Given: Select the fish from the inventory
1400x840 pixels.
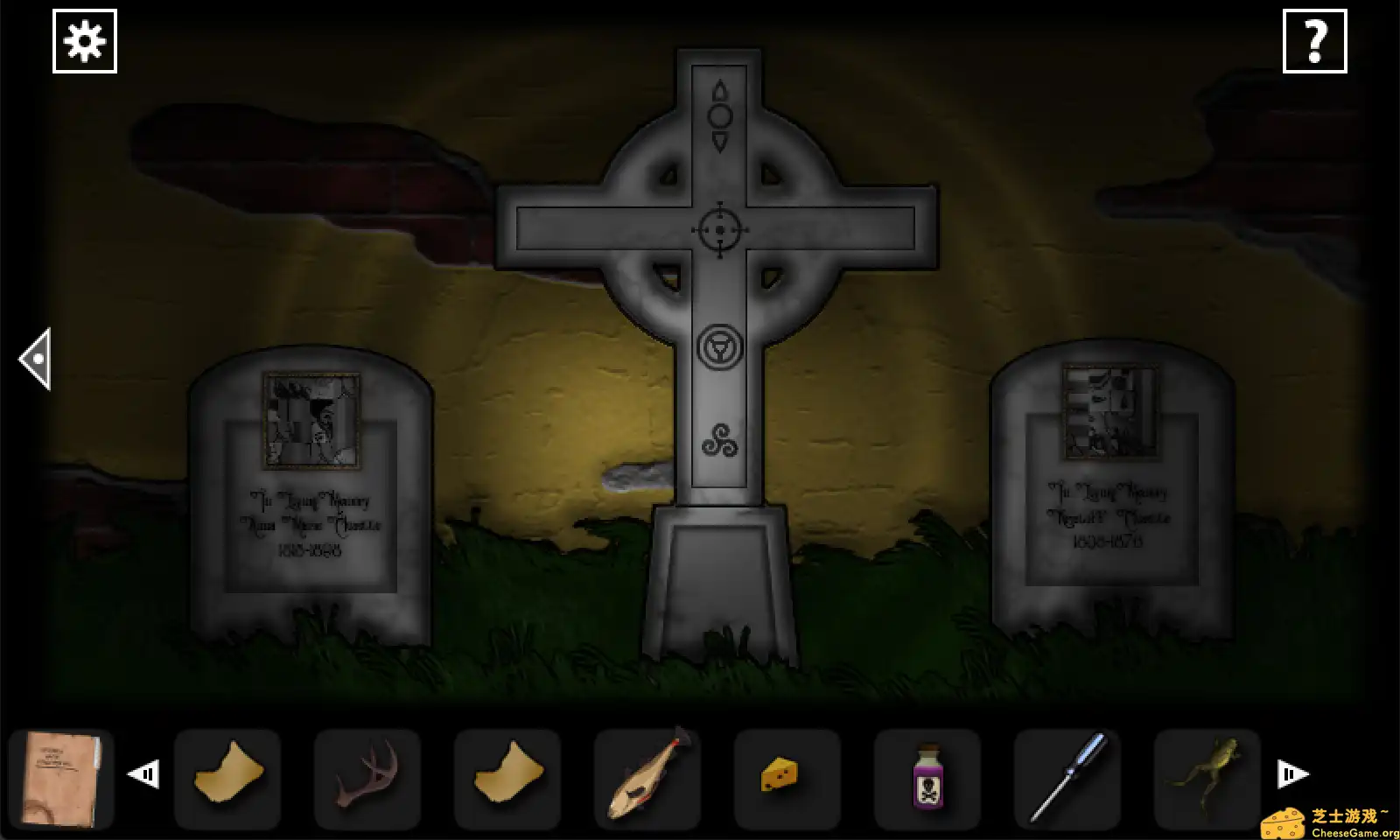Looking at the screenshot, I should point(647,779).
